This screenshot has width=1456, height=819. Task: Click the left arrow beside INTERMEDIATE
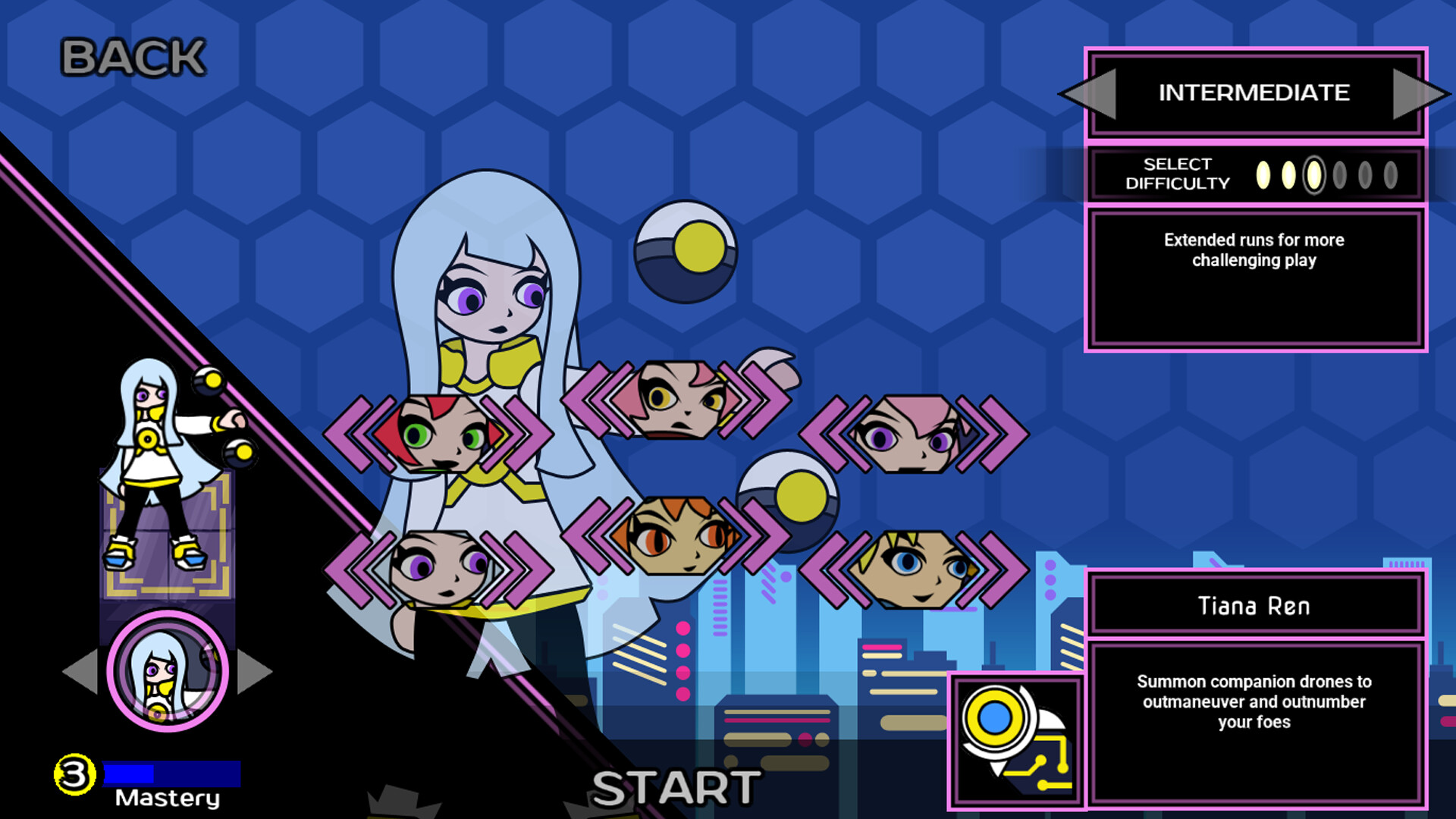click(x=1094, y=93)
